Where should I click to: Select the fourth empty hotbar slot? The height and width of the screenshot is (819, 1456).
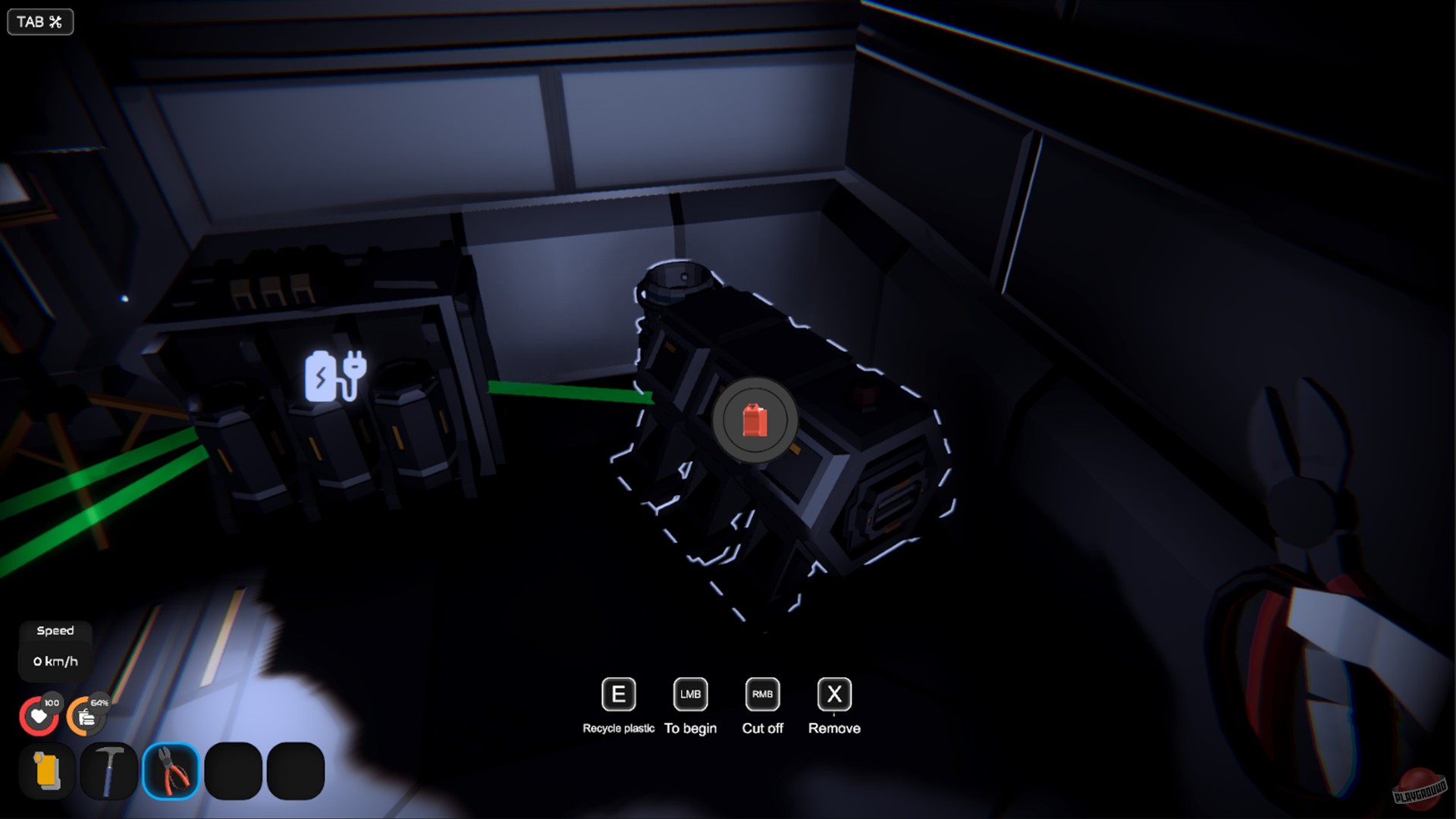233,770
